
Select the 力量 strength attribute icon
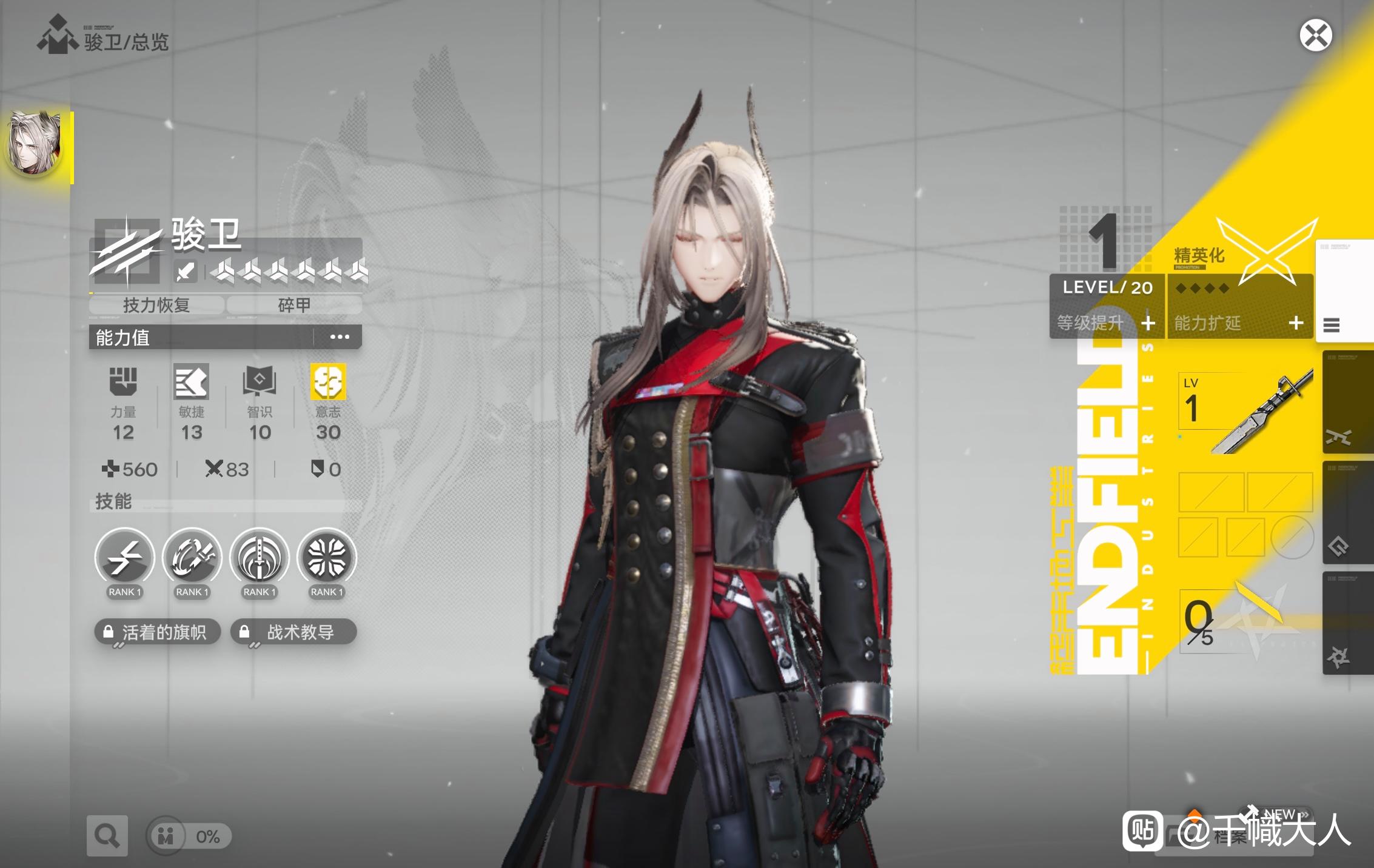pyautogui.click(x=123, y=382)
